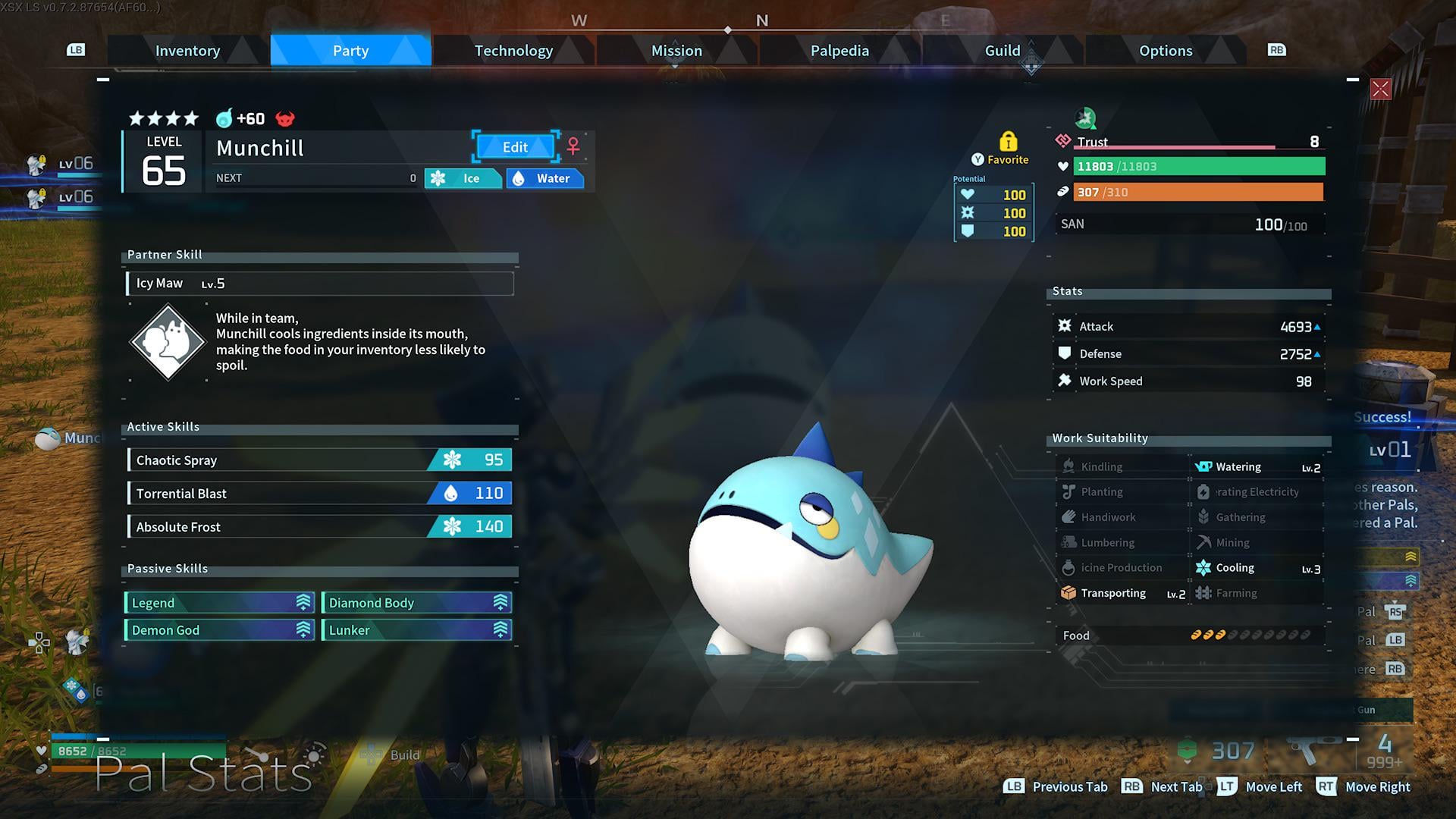1456x819 pixels.
Task: Open the Technology tab
Action: (x=513, y=51)
